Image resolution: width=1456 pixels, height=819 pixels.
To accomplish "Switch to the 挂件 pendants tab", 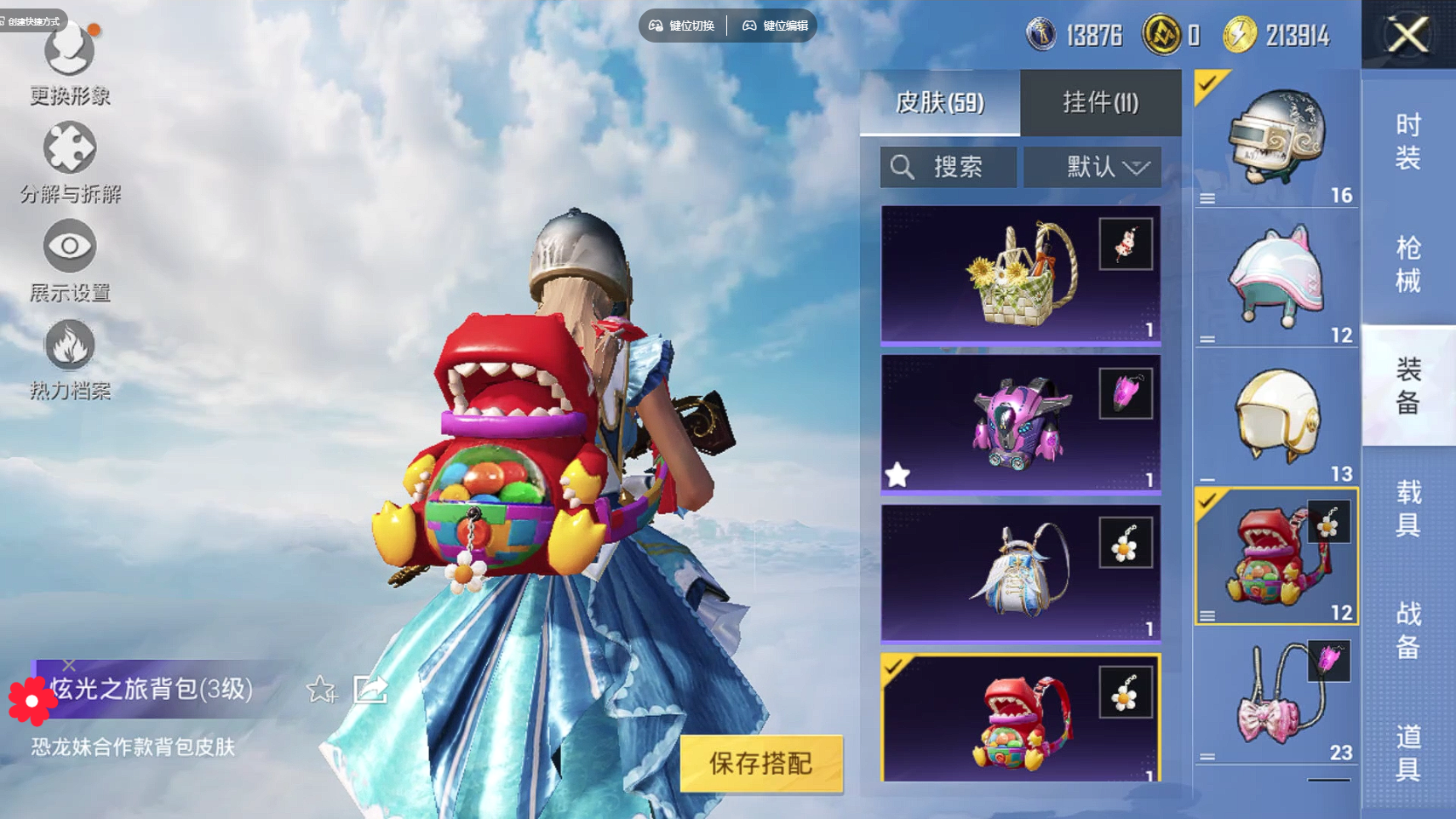I will click(x=1100, y=103).
